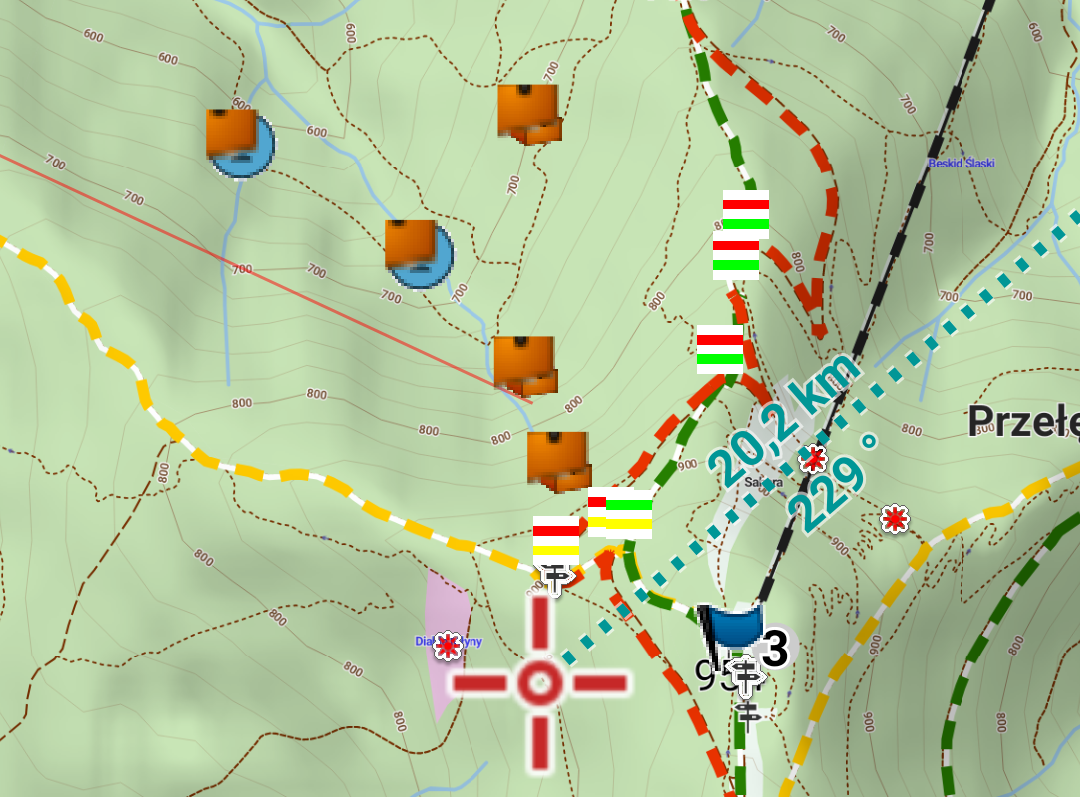Choose the guidepost icon under red-yellow trail flag
Screen dimensions: 1080x797
tap(554, 577)
